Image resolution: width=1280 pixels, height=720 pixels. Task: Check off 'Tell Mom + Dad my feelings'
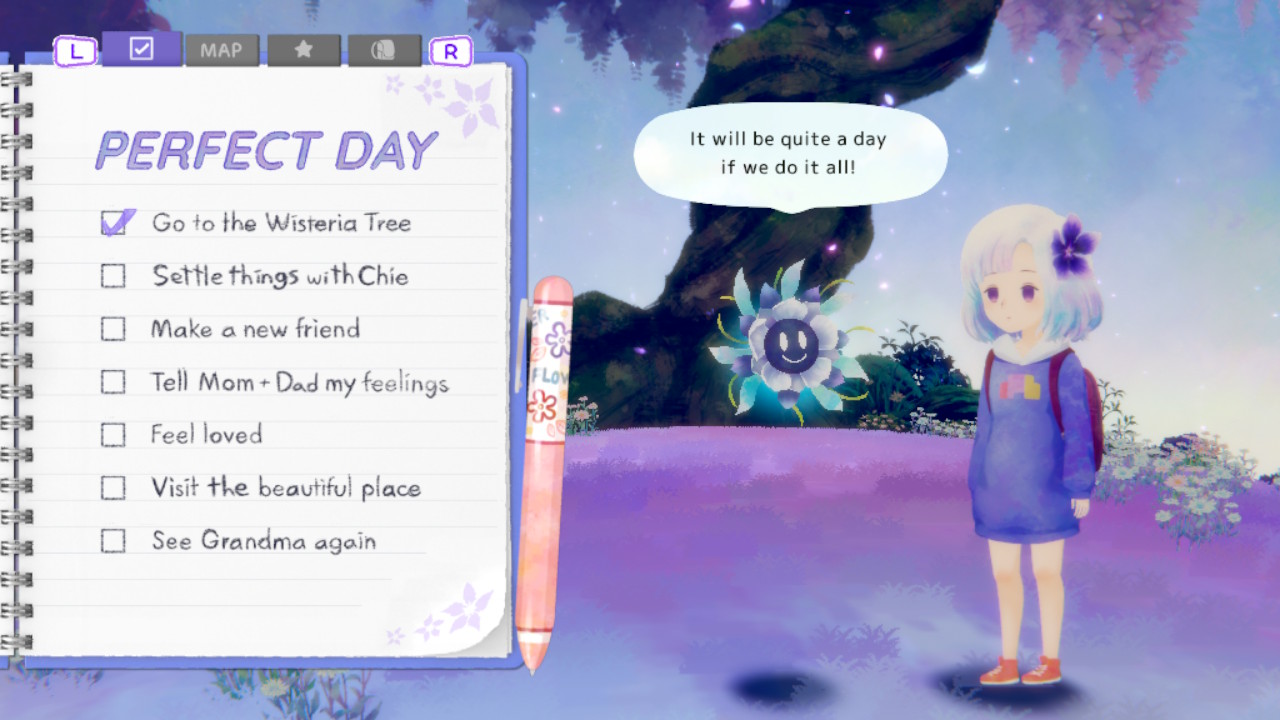pyautogui.click(x=113, y=381)
